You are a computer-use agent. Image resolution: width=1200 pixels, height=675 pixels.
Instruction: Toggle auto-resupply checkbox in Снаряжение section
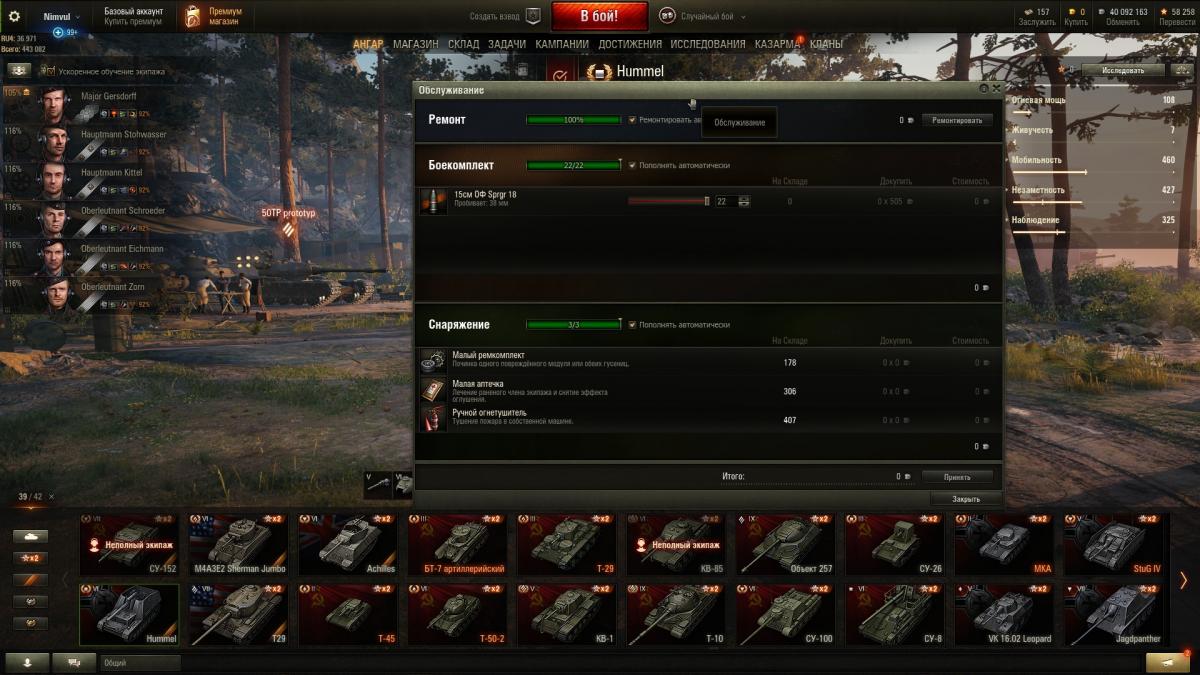coord(633,325)
